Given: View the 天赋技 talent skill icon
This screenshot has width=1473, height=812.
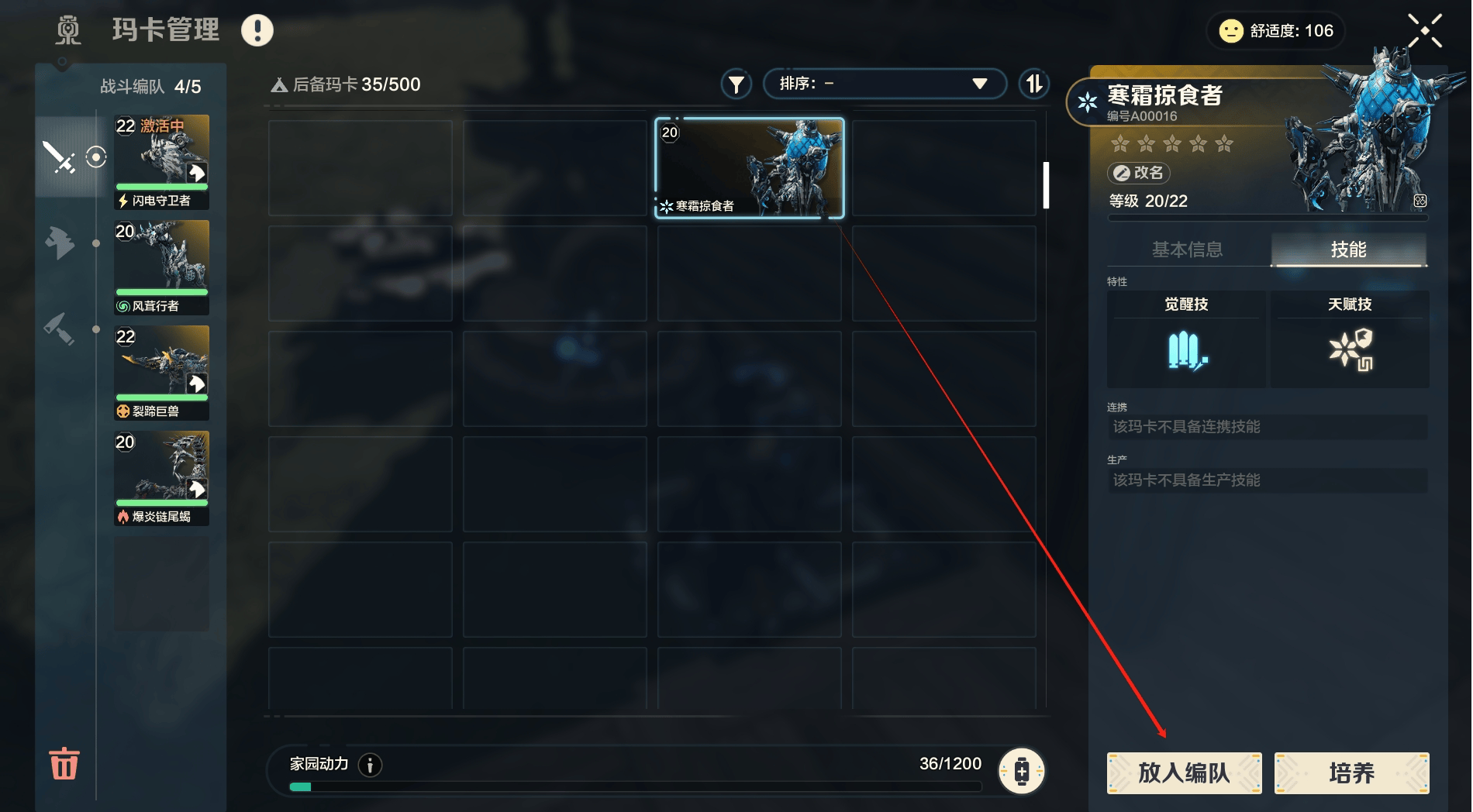Looking at the screenshot, I should pyautogui.click(x=1350, y=349).
